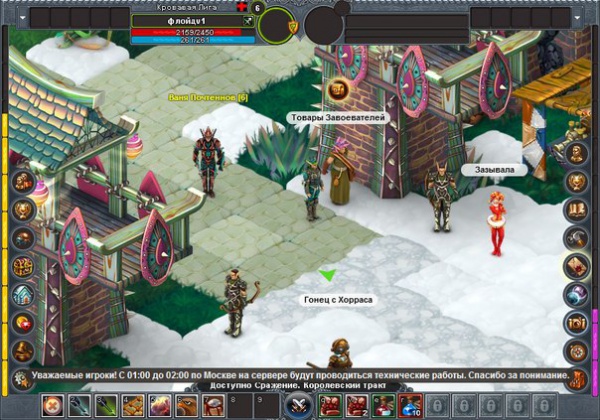Image resolution: width=600 pixels, height=420 pixels.
Task: Select the red scroll icon on right sidebar
Action: 576,265
